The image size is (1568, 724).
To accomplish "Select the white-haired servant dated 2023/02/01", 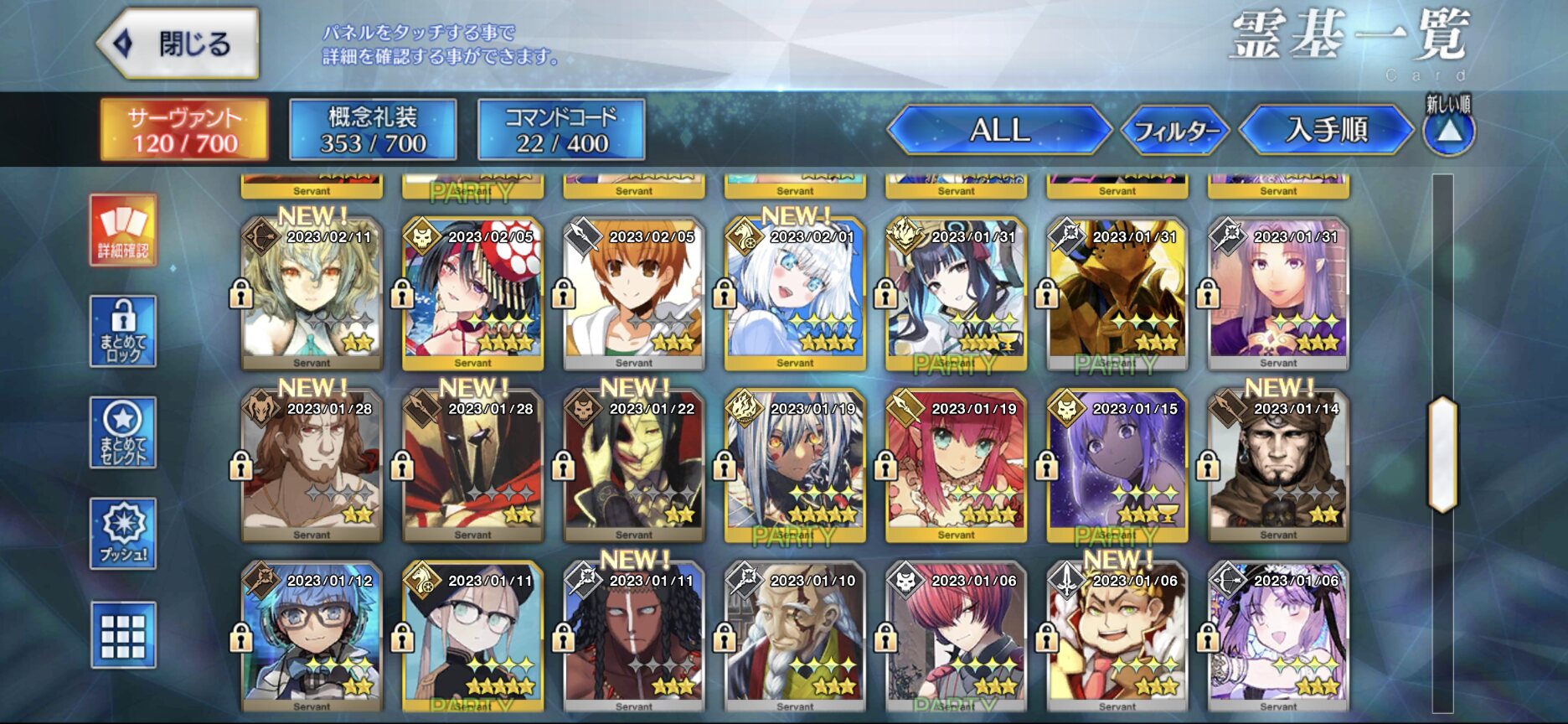I will [x=795, y=293].
